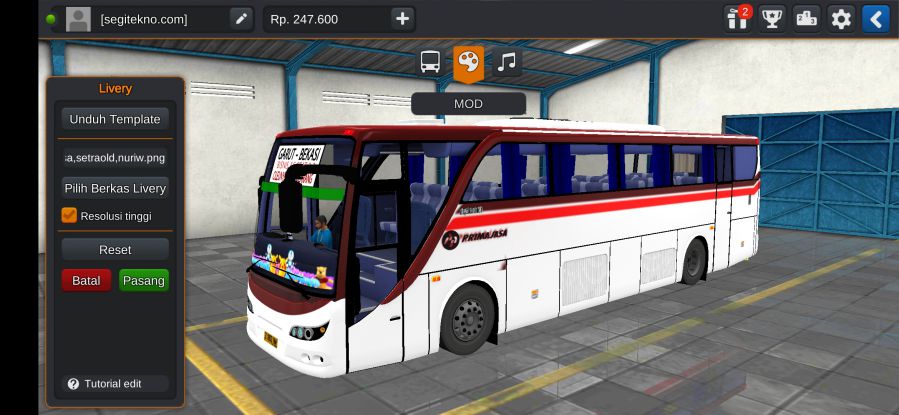Go back with the blue arrow button

(875, 18)
